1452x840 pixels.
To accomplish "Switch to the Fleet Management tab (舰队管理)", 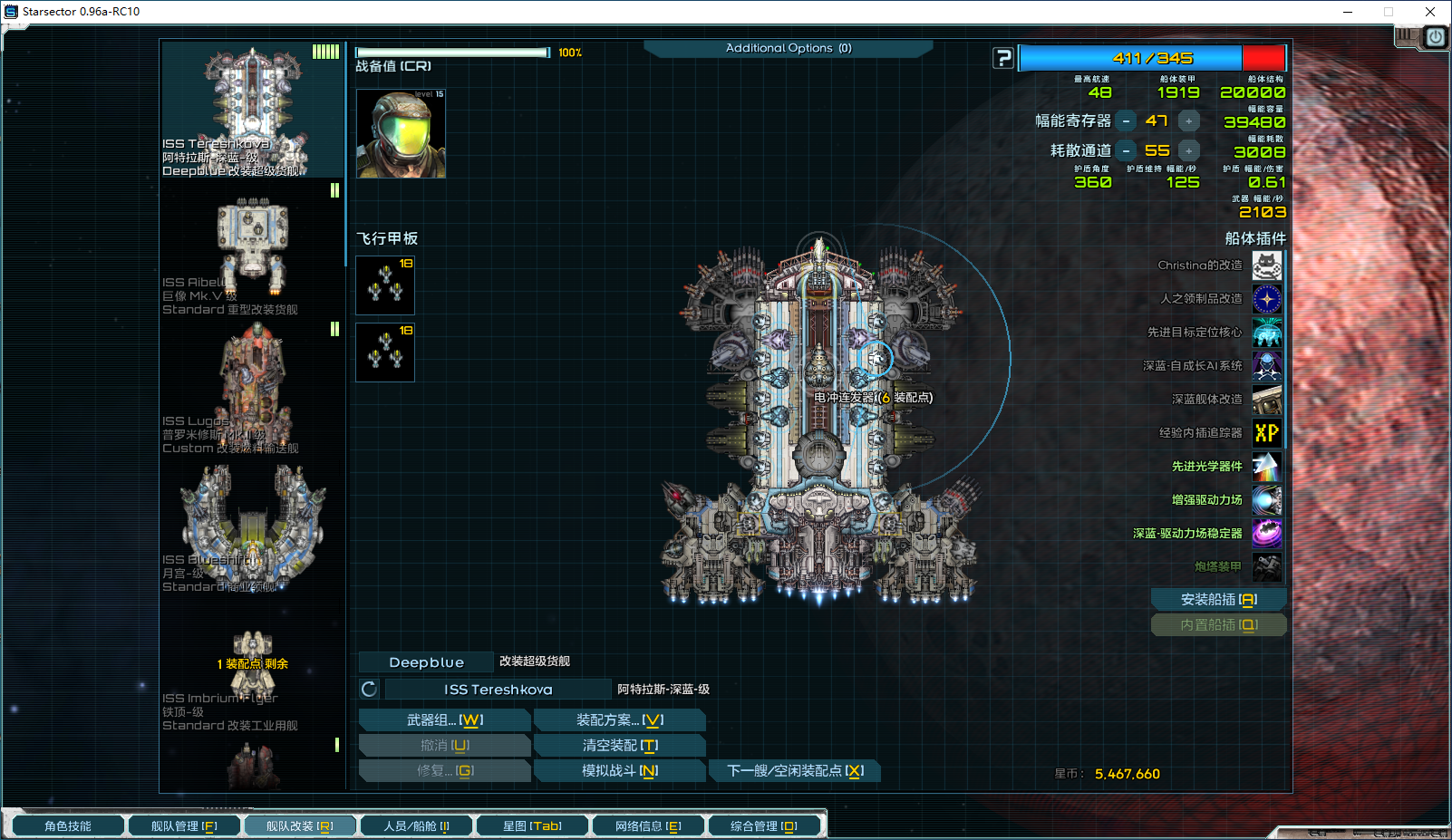I will point(184,826).
